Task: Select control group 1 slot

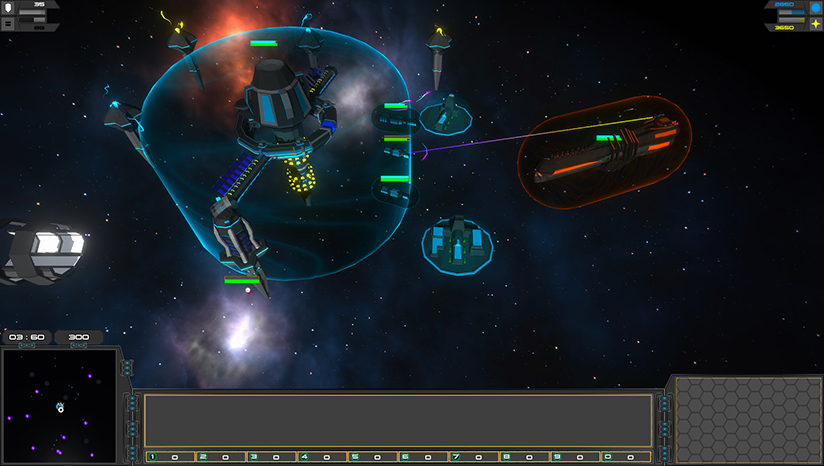Action: (x=170, y=457)
